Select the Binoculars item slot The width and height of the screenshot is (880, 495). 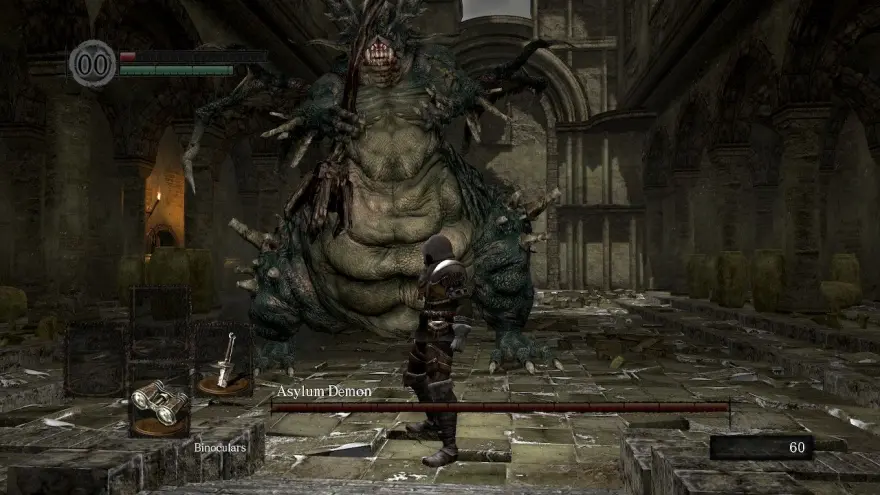(x=160, y=403)
